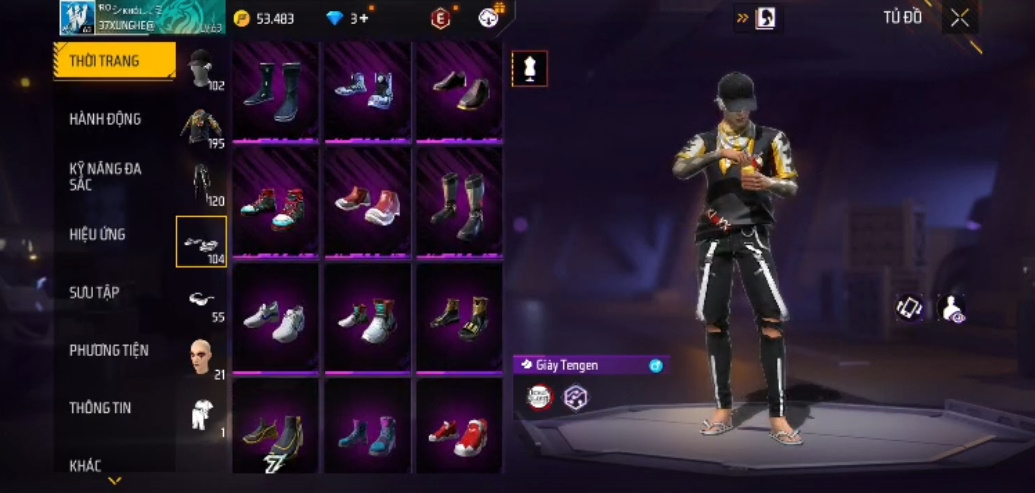Switch to the HÀNH ĐỘNG section
Viewport: 1035px width, 493px height.
pyautogui.click(x=105, y=119)
